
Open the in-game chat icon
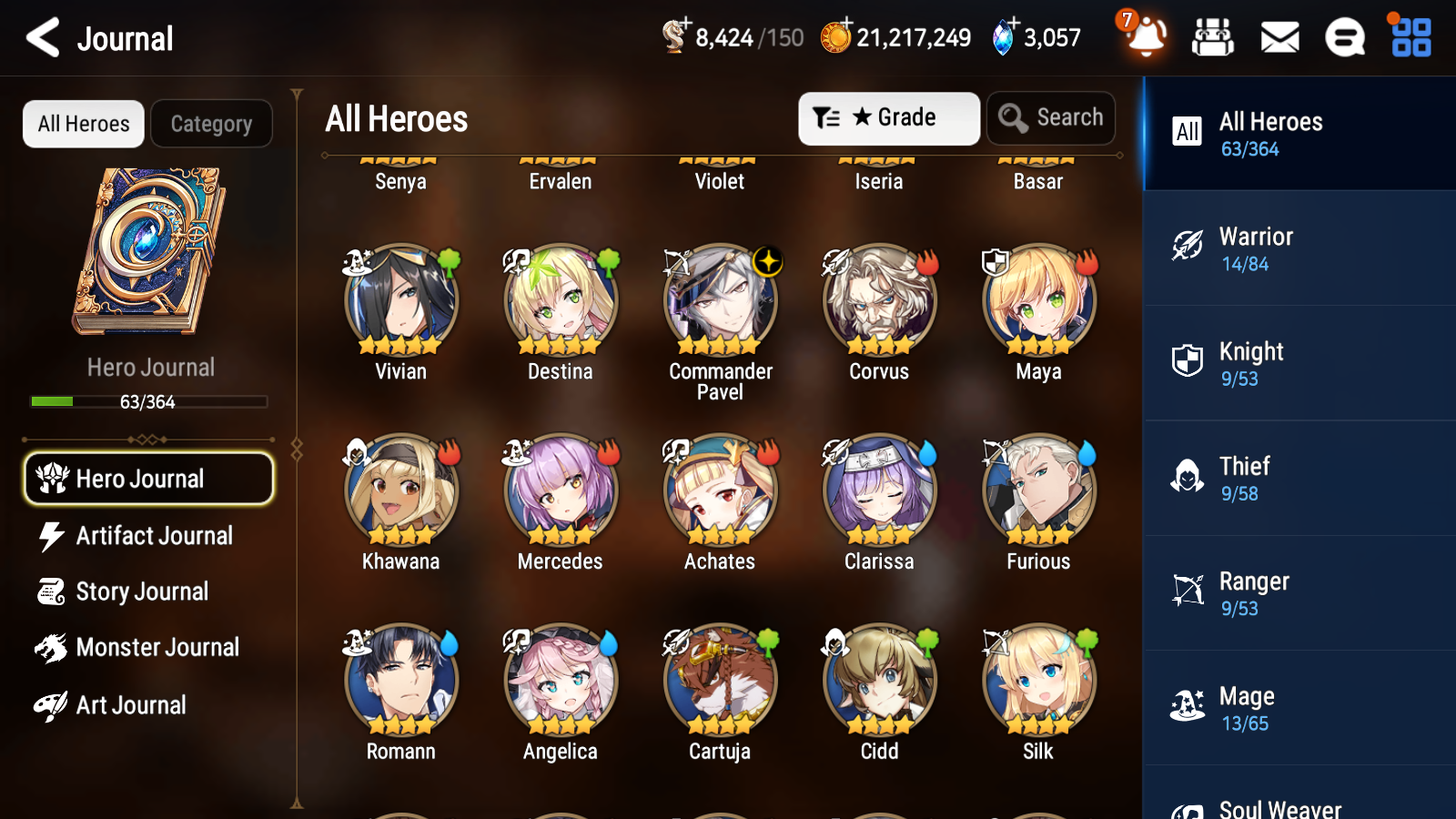point(1344,38)
